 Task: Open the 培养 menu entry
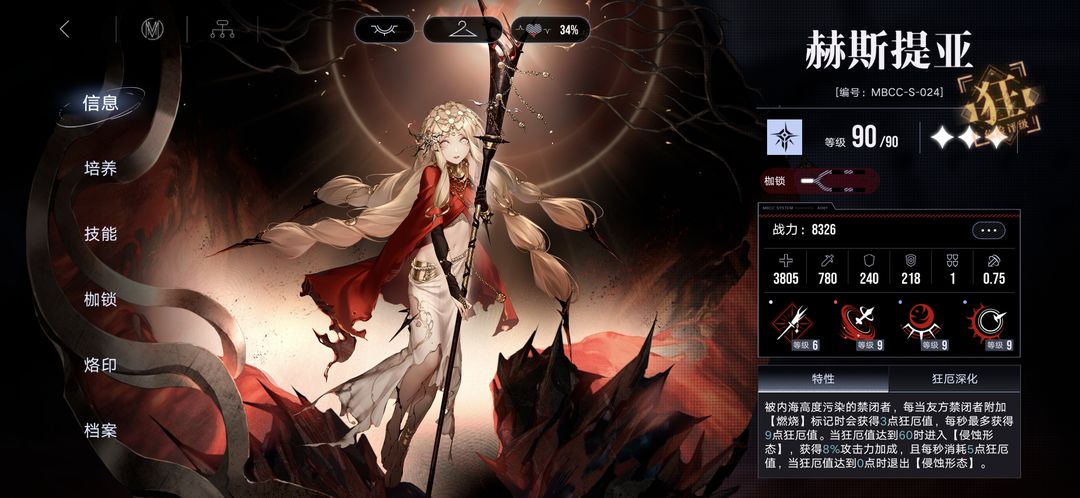[x=101, y=168]
